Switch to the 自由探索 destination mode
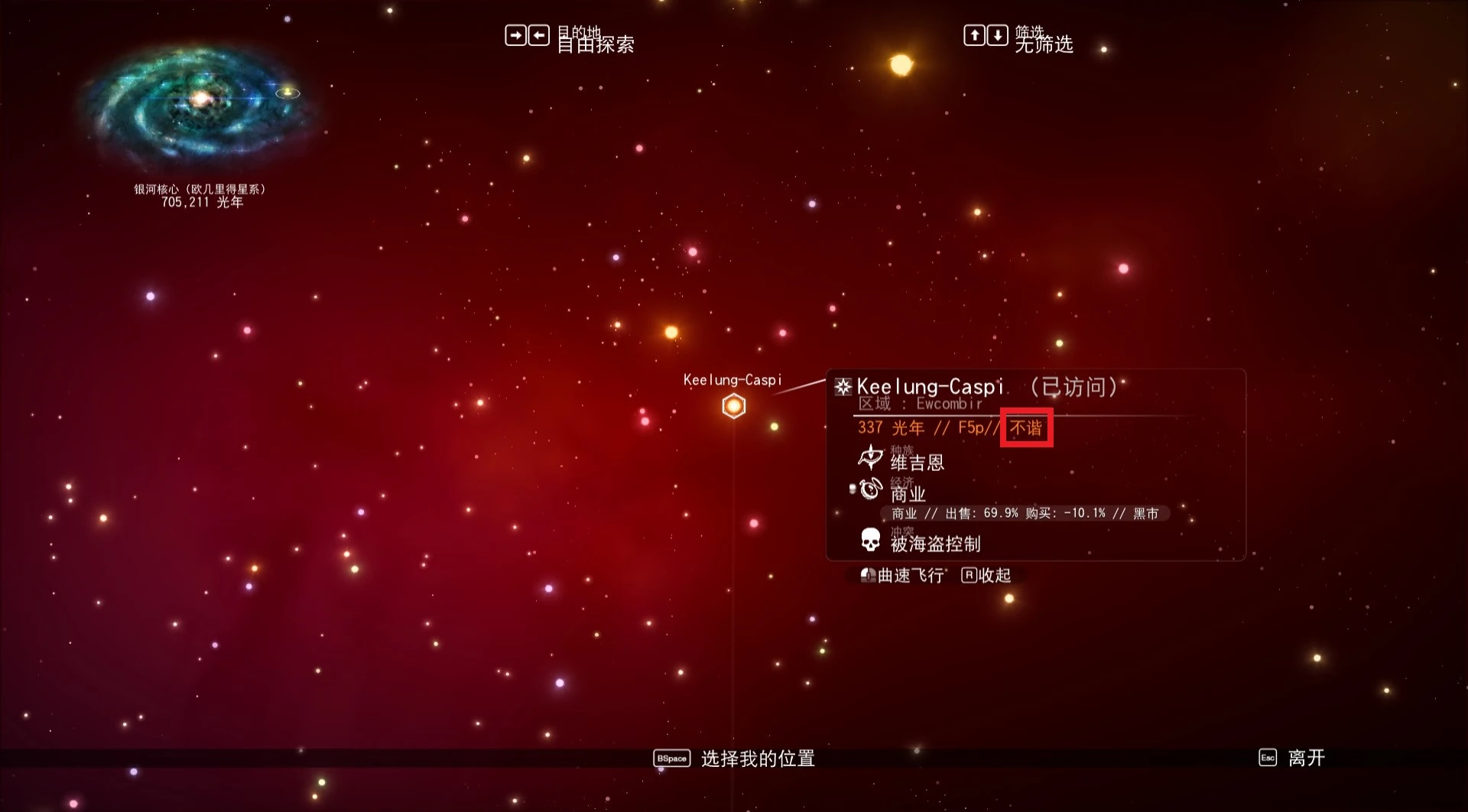The height and width of the screenshot is (812, 1468). (595, 45)
